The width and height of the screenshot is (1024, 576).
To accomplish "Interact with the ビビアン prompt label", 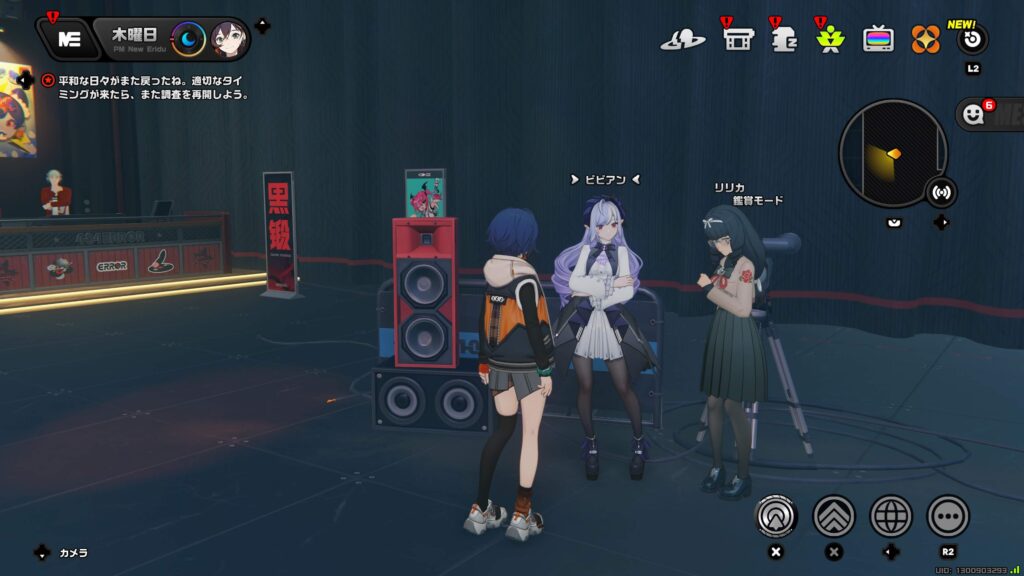I will coord(605,180).
